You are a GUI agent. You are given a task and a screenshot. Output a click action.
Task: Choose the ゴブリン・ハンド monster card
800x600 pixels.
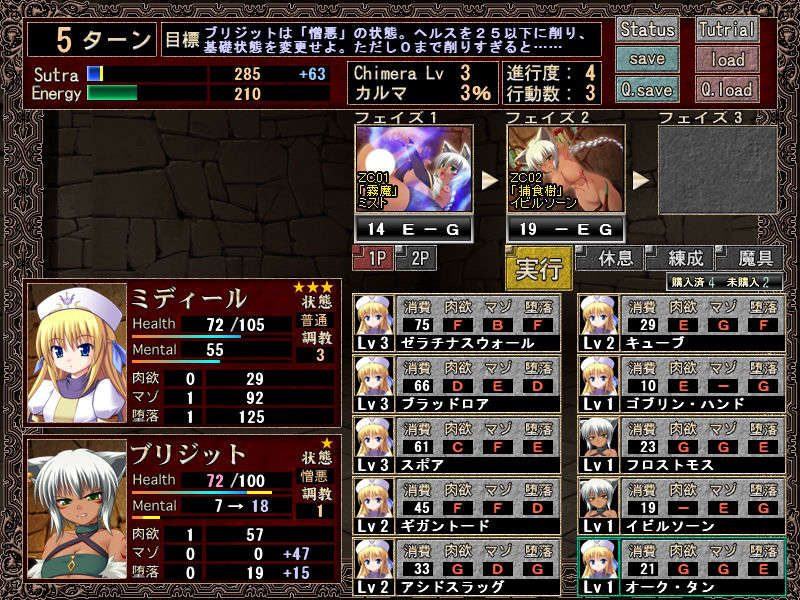point(681,383)
